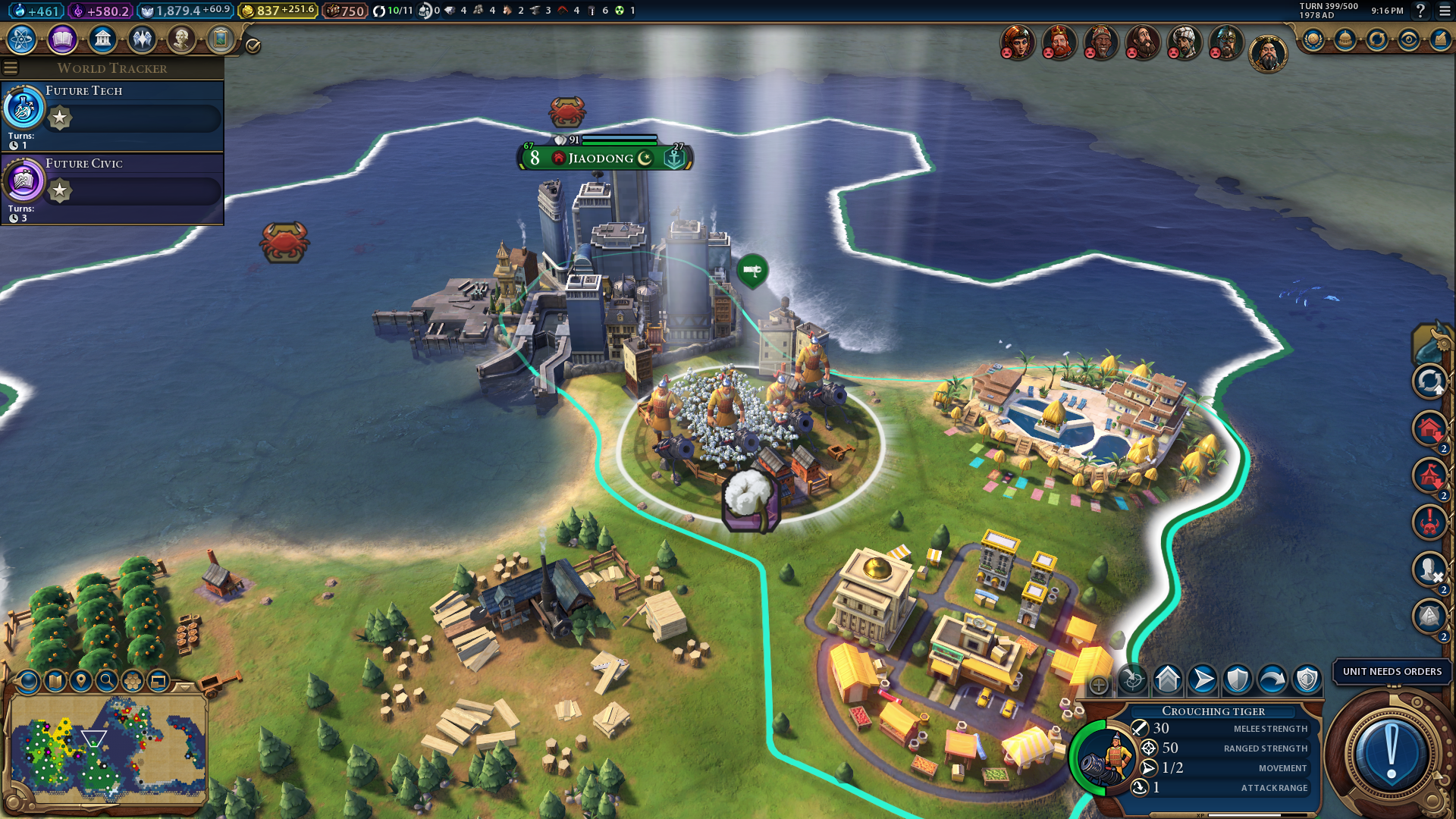Screen dimensions: 1456x819
Task: Open the Religion winged icon
Action: point(142,39)
